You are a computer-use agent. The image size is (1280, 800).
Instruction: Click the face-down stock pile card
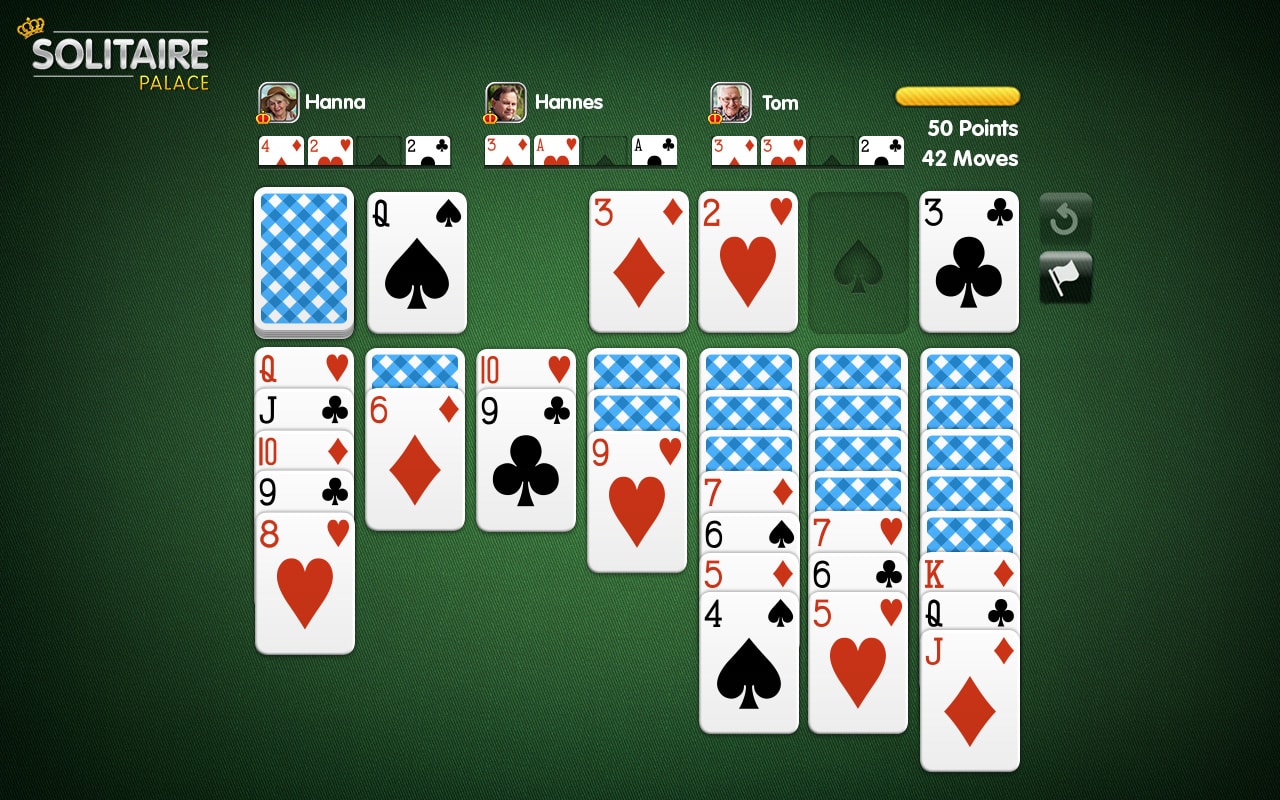pos(303,262)
